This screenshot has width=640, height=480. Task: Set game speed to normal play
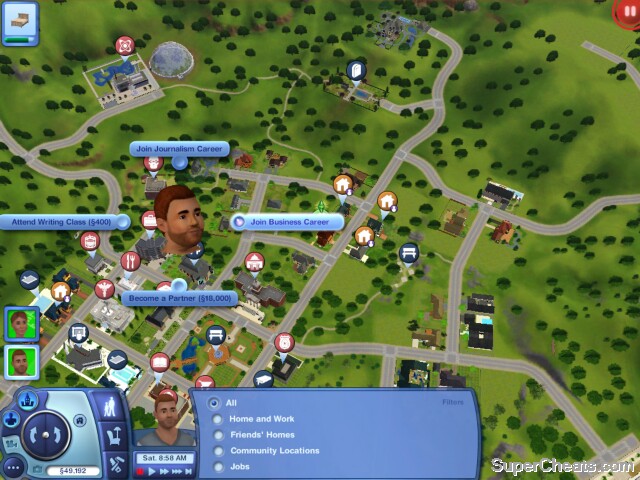pos(154,470)
